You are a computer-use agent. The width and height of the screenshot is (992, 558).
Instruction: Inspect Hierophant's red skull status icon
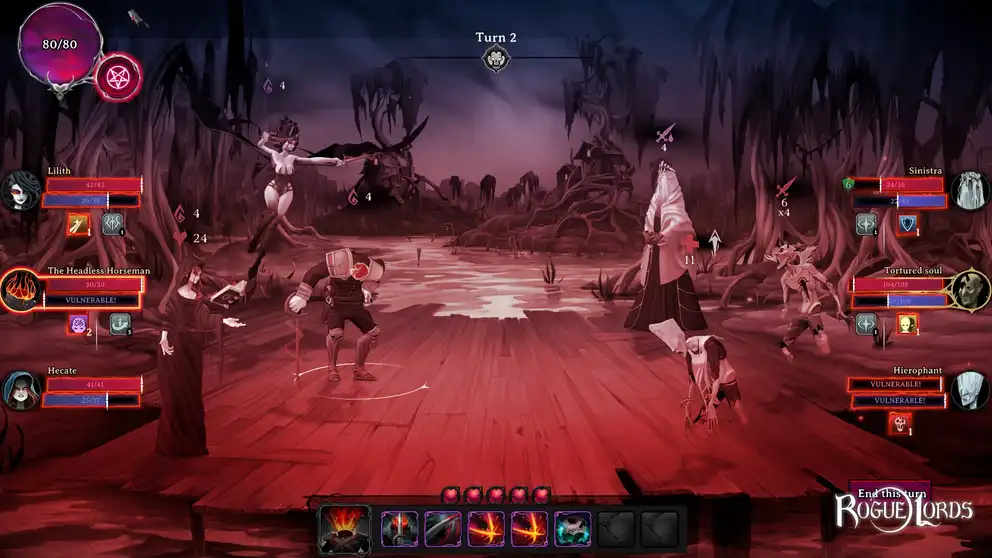click(x=900, y=423)
